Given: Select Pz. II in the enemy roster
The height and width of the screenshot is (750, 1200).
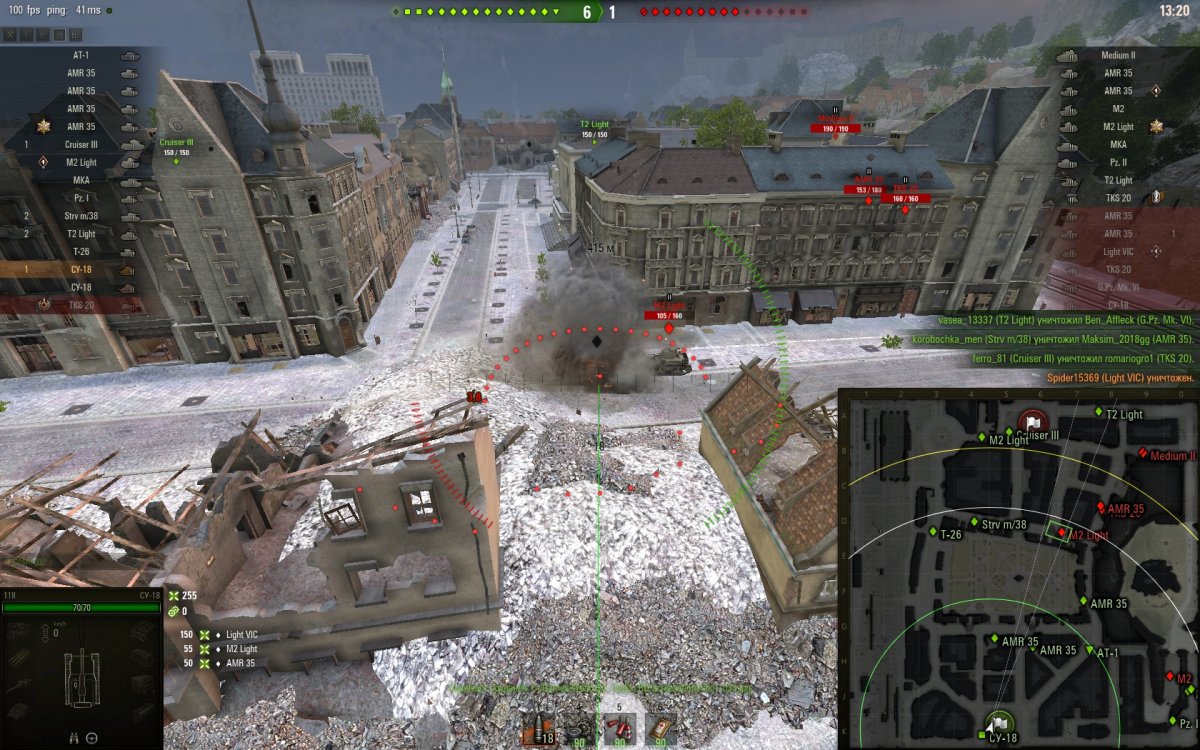Looking at the screenshot, I should tap(1118, 163).
